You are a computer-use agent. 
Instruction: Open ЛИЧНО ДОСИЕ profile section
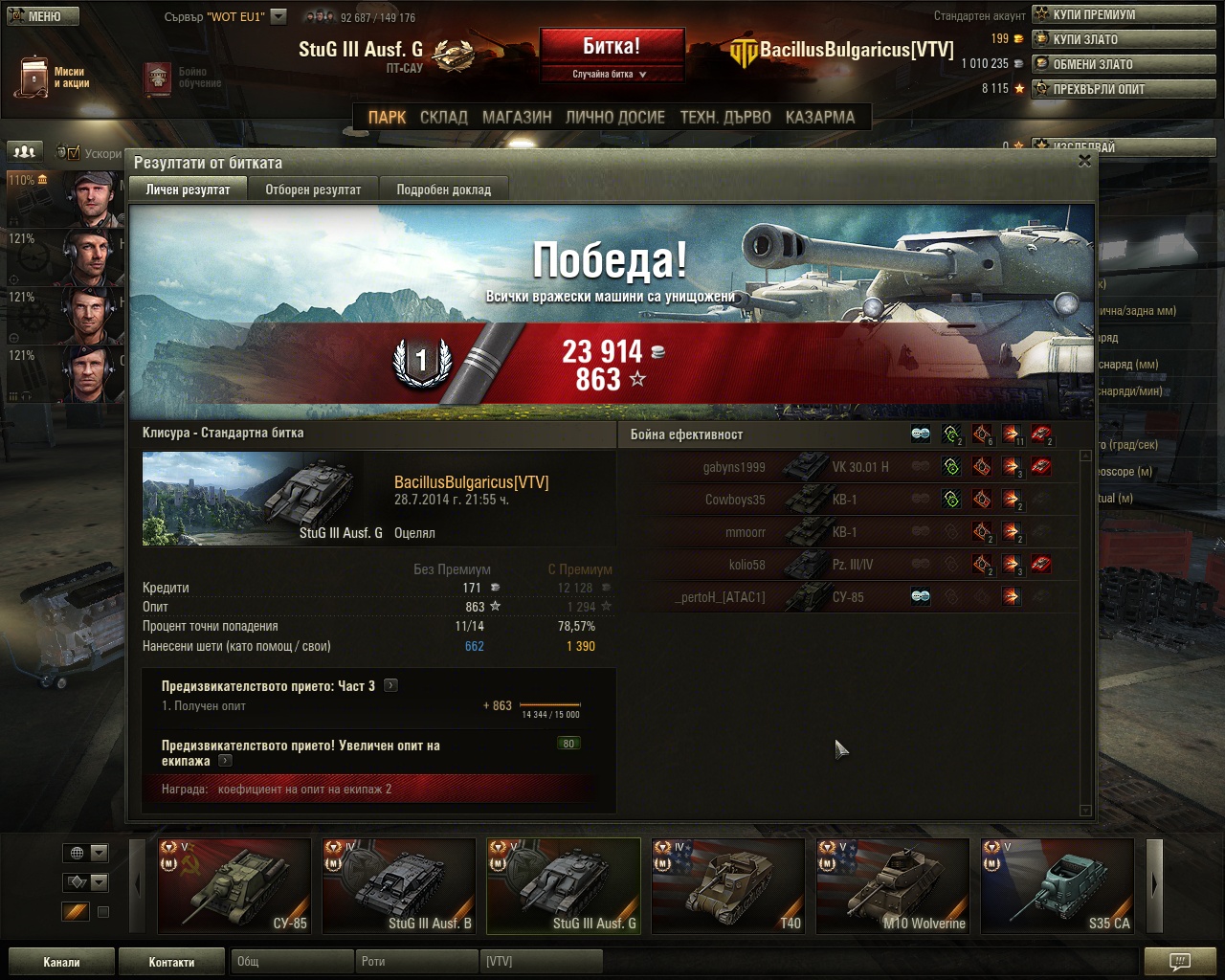point(614,117)
